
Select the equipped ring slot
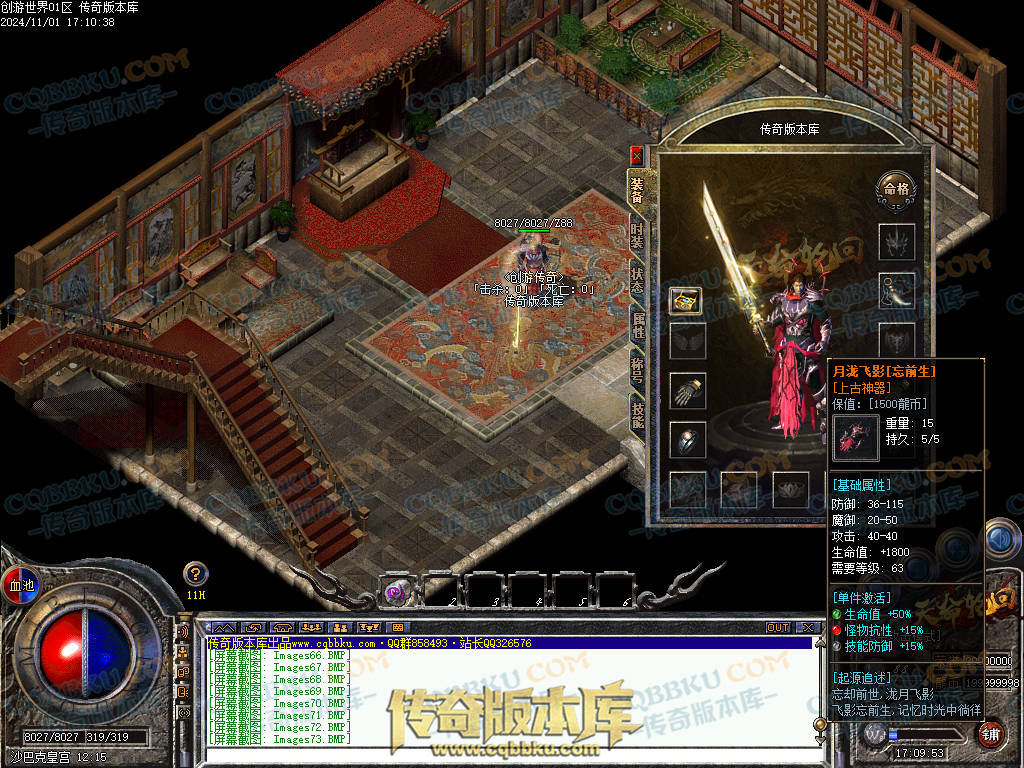click(x=687, y=439)
